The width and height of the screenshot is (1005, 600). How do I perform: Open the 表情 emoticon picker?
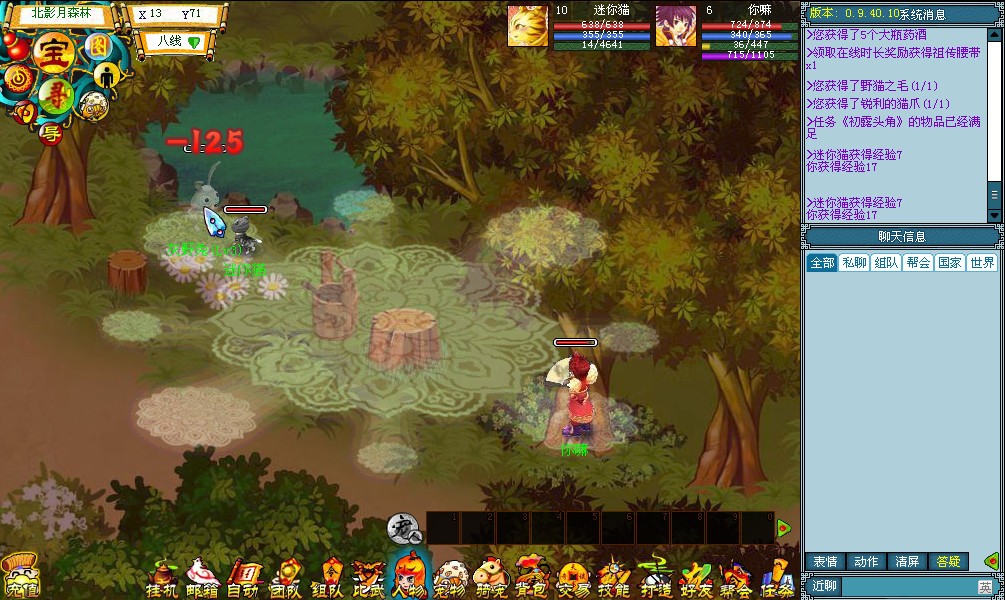(x=825, y=562)
